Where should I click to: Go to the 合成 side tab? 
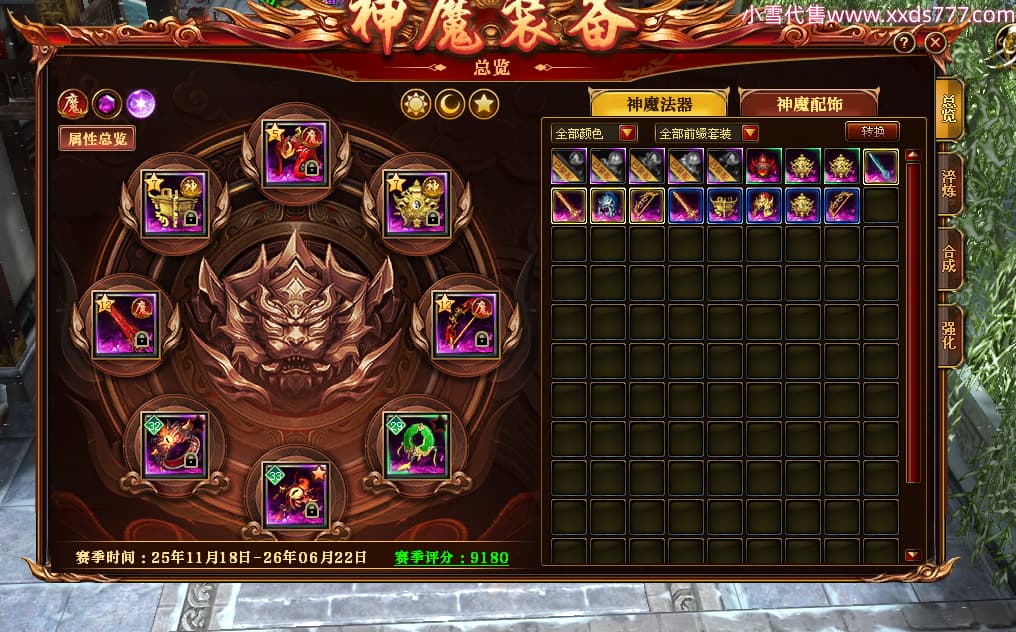click(949, 259)
